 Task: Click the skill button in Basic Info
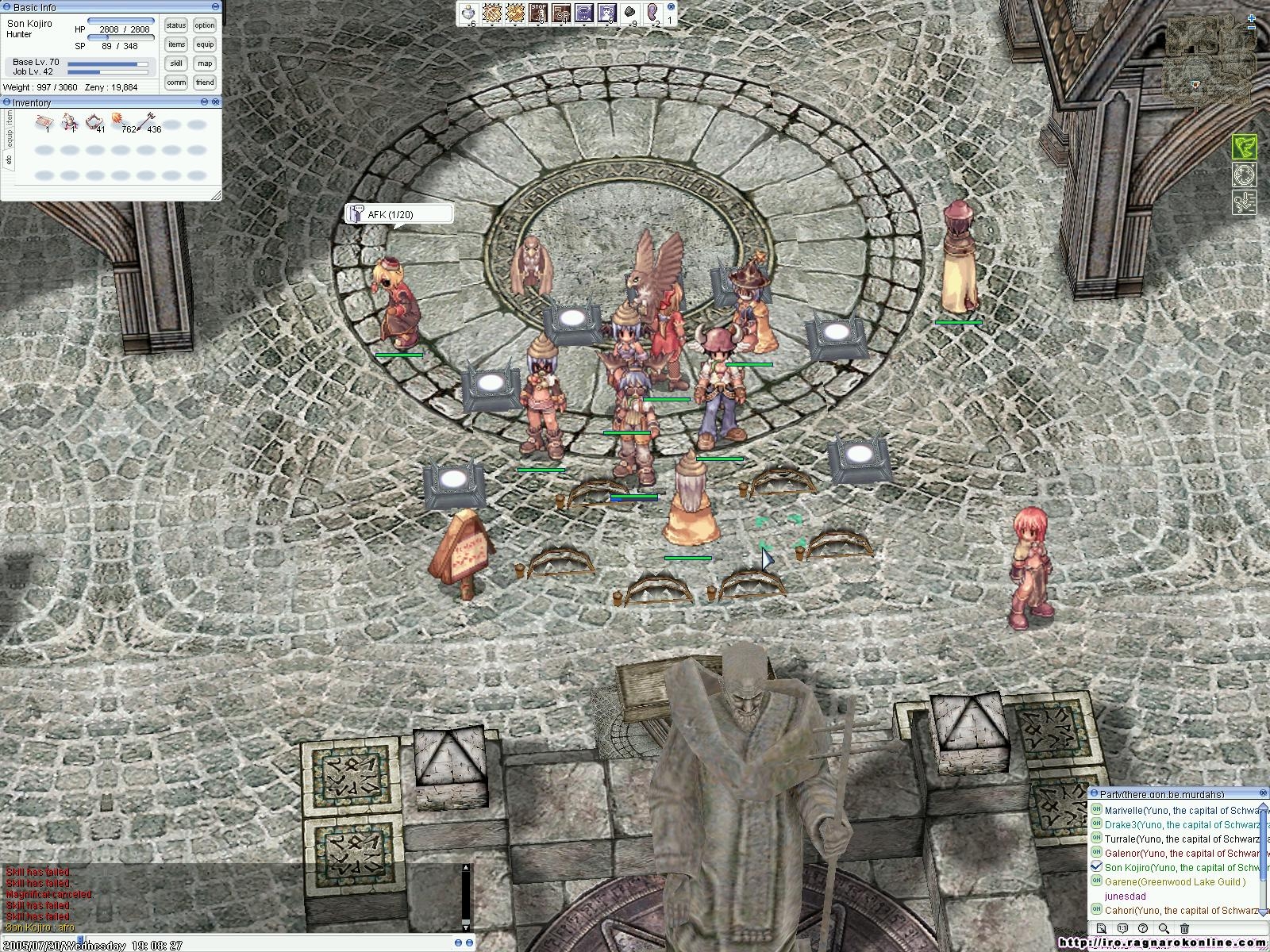[x=176, y=63]
